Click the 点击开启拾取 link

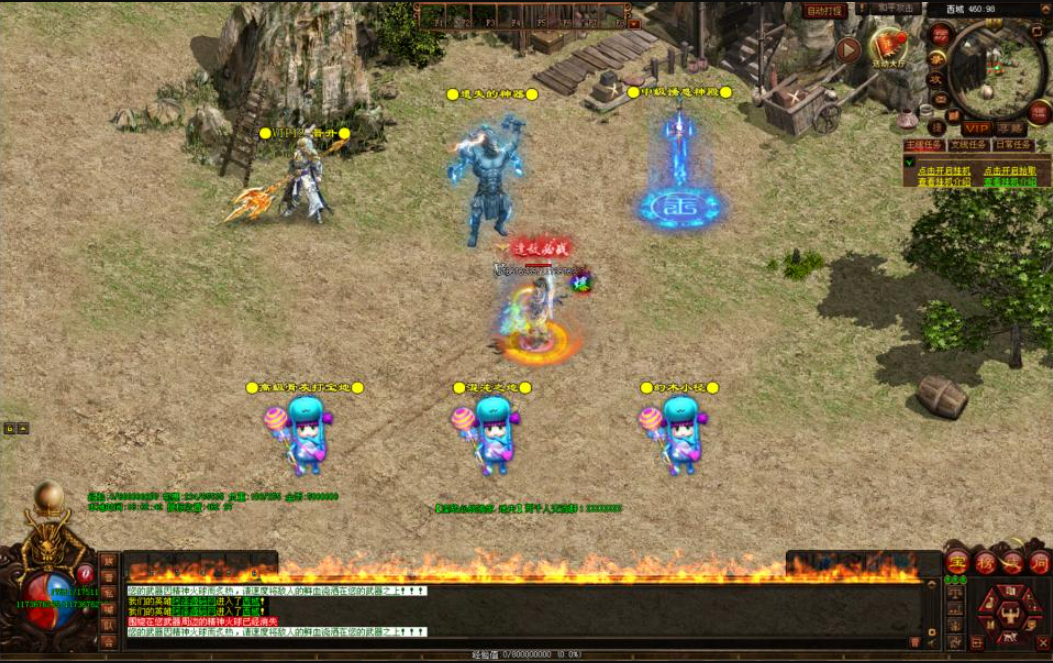click(x=1009, y=171)
